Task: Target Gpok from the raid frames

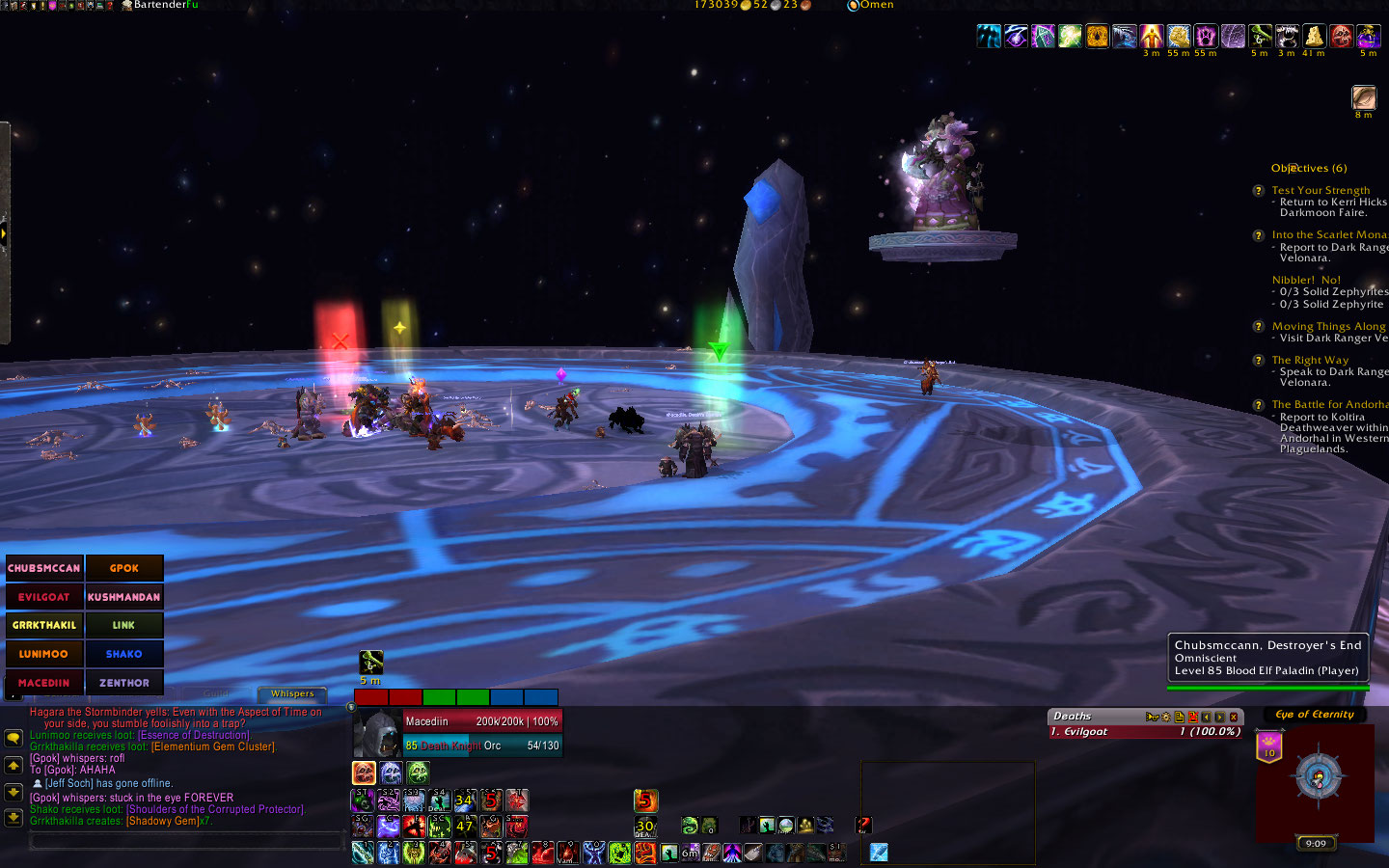Action: click(123, 568)
